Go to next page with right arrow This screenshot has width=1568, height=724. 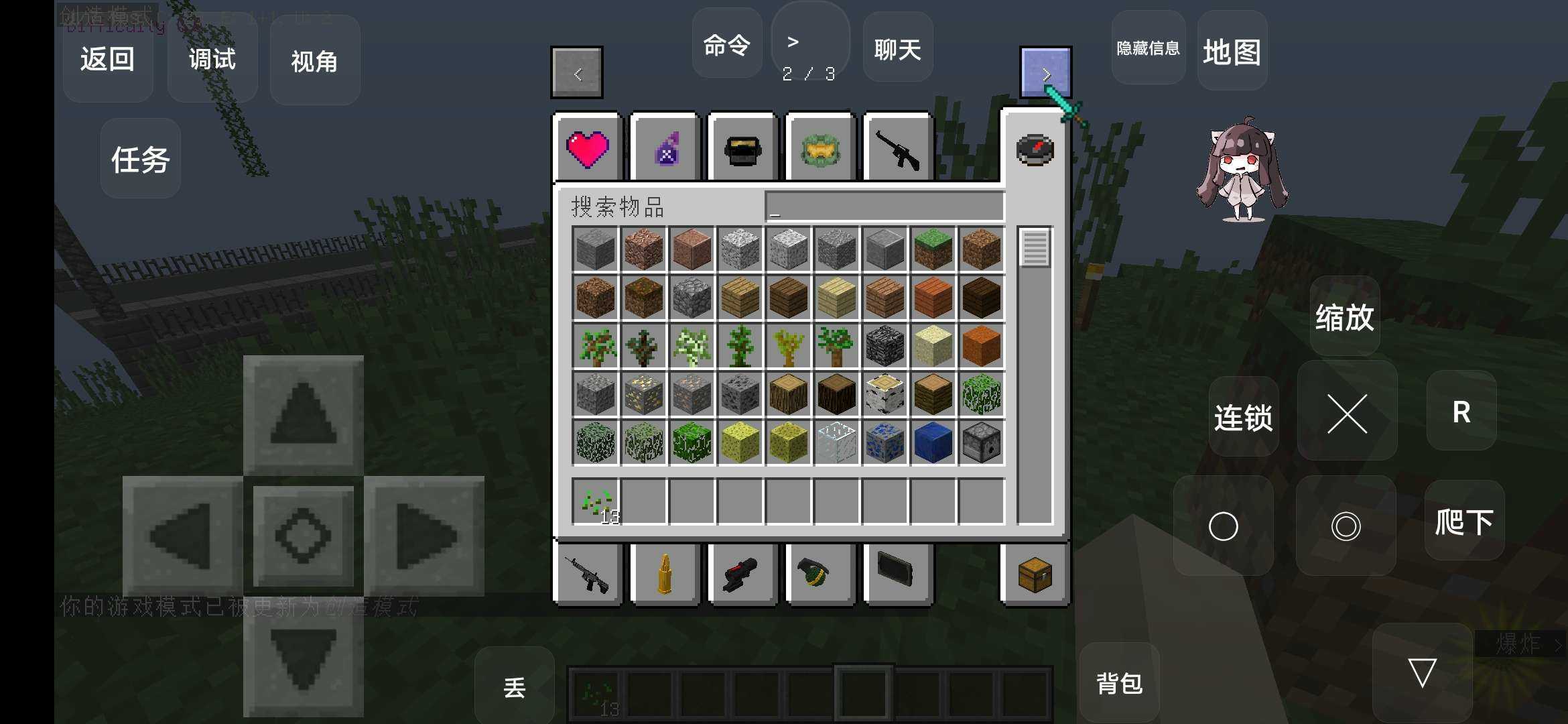pyautogui.click(x=1046, y=72)
